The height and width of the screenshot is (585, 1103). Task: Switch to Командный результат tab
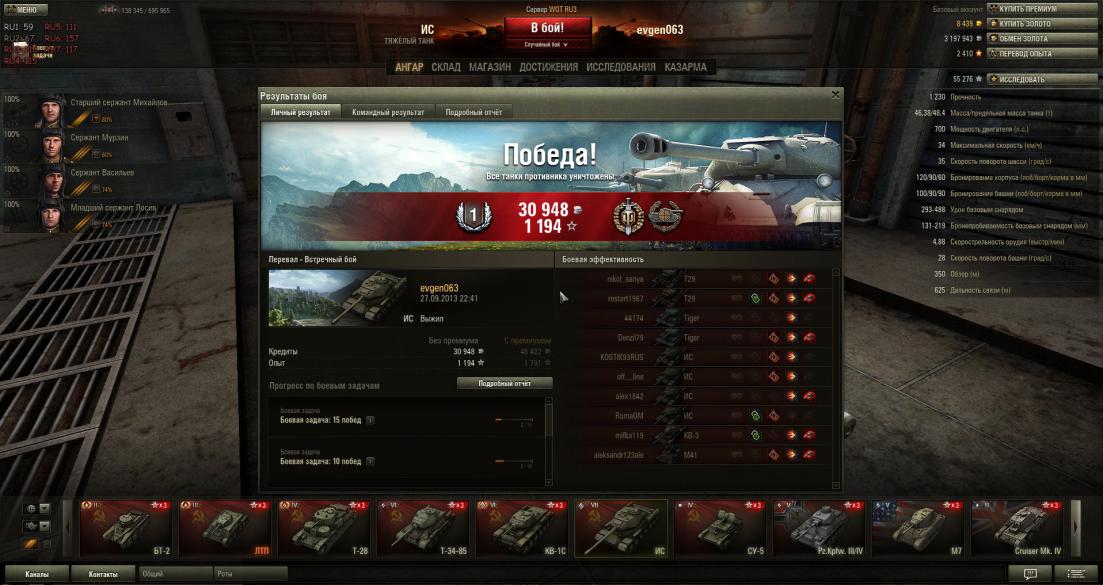[x=388, y=113]
